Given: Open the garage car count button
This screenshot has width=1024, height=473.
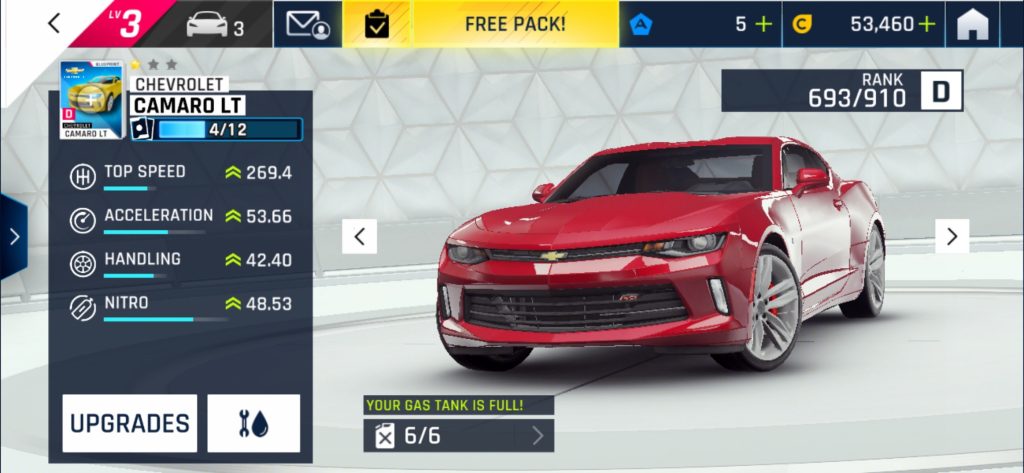Looking at the screenshot, I should coord(215,24).
